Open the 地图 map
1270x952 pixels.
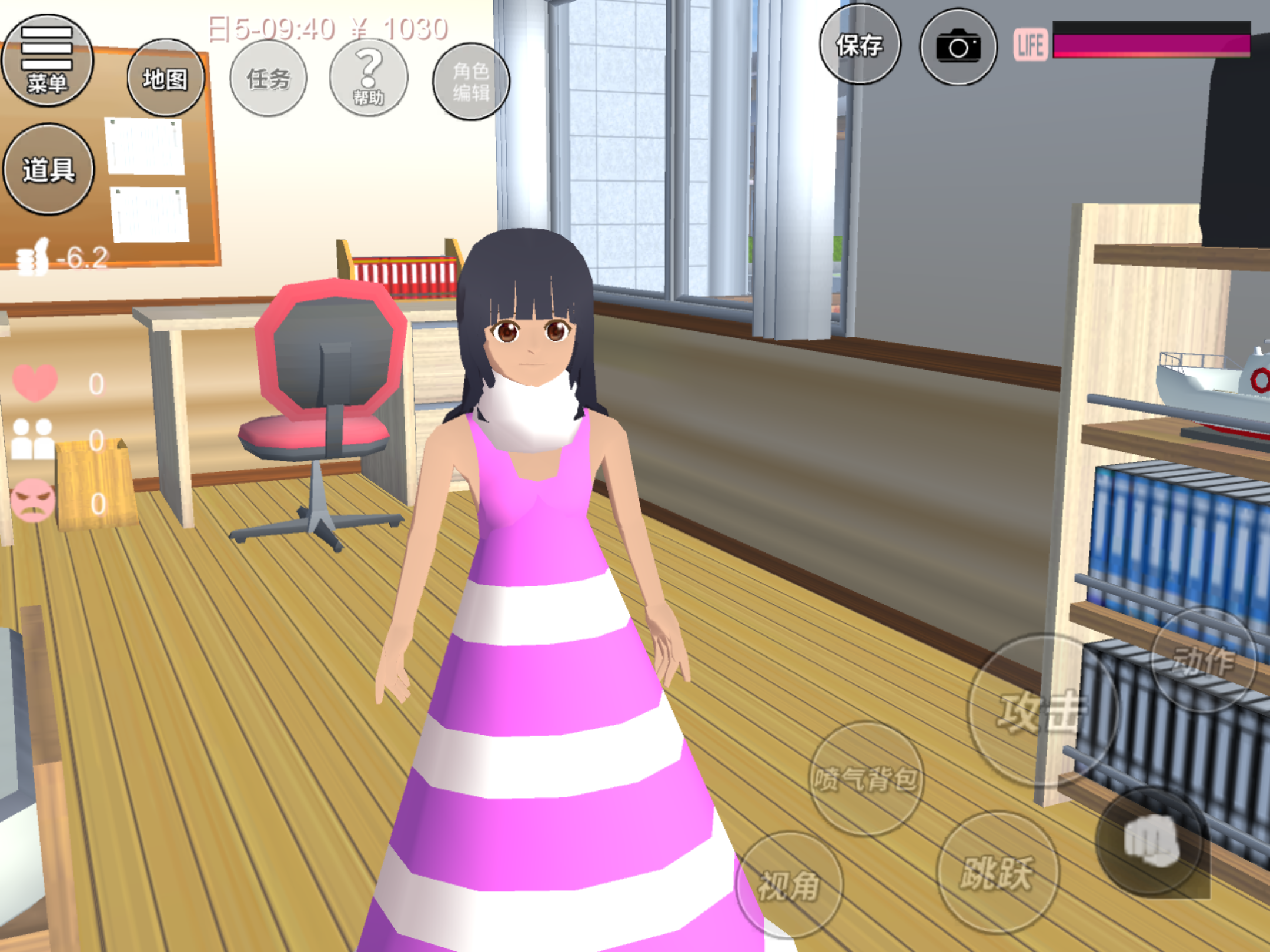165,78
